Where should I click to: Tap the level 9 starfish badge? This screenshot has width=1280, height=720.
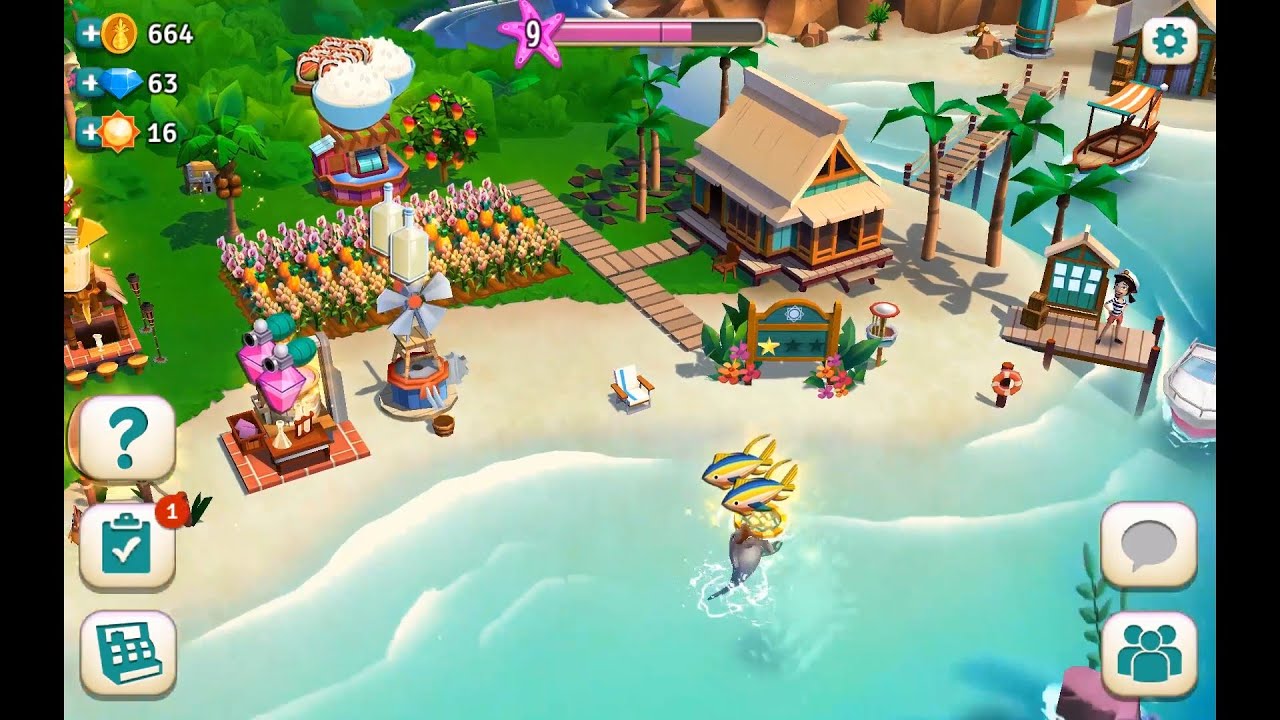534,35
